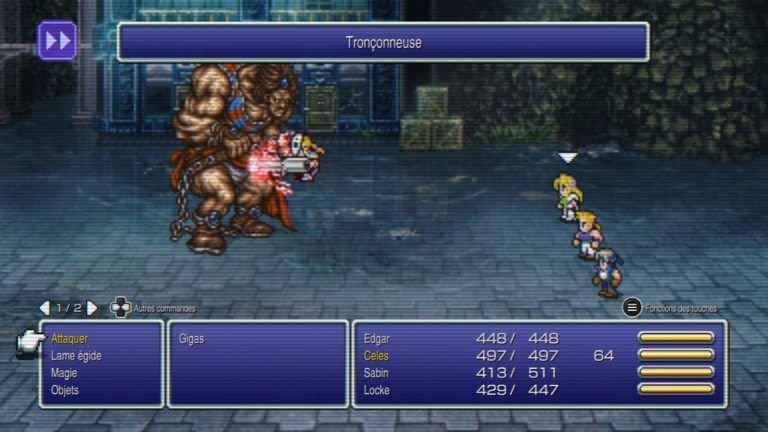Open the Fonctions des touches menu

[x=632, y=308]
